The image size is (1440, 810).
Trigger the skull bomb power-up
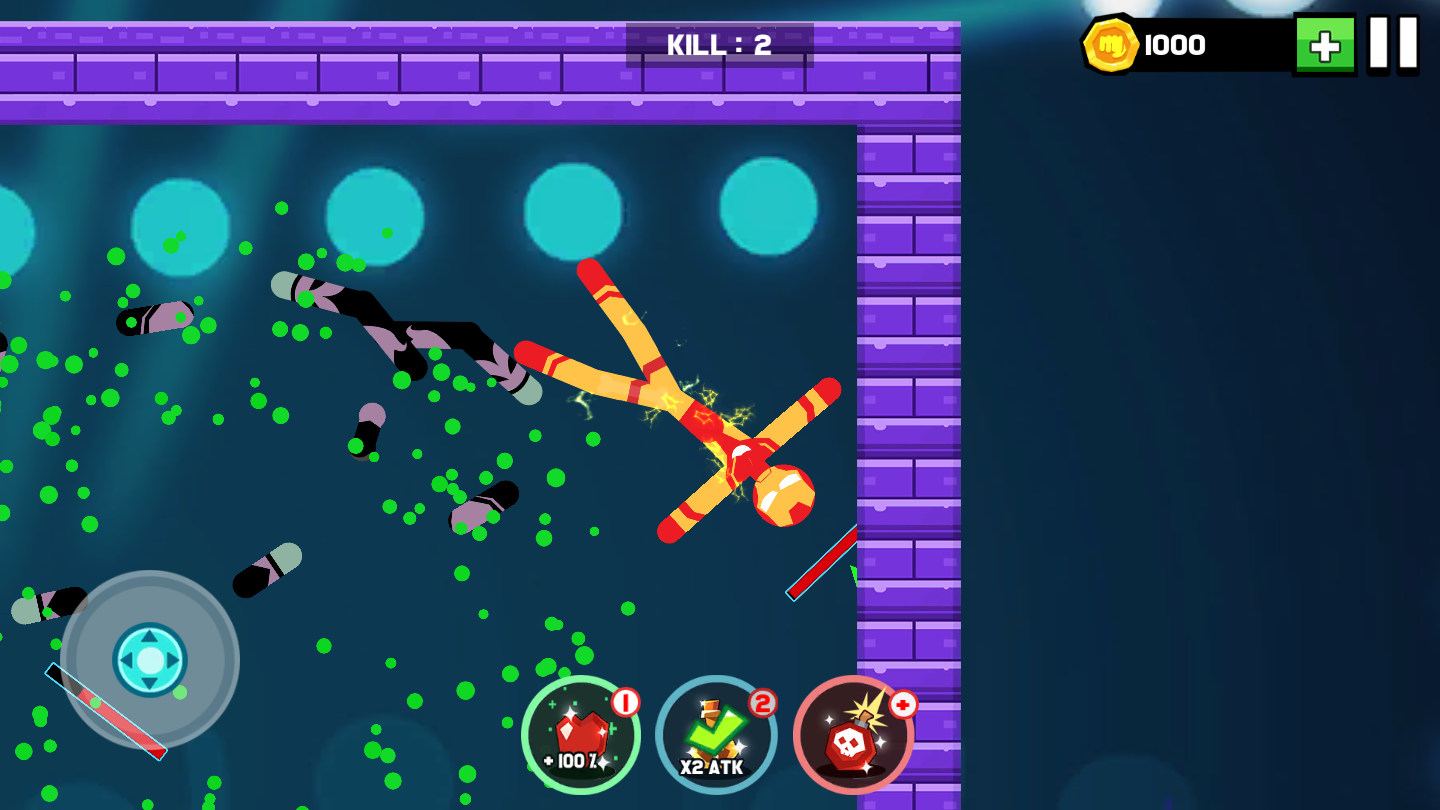coord(853,736)
